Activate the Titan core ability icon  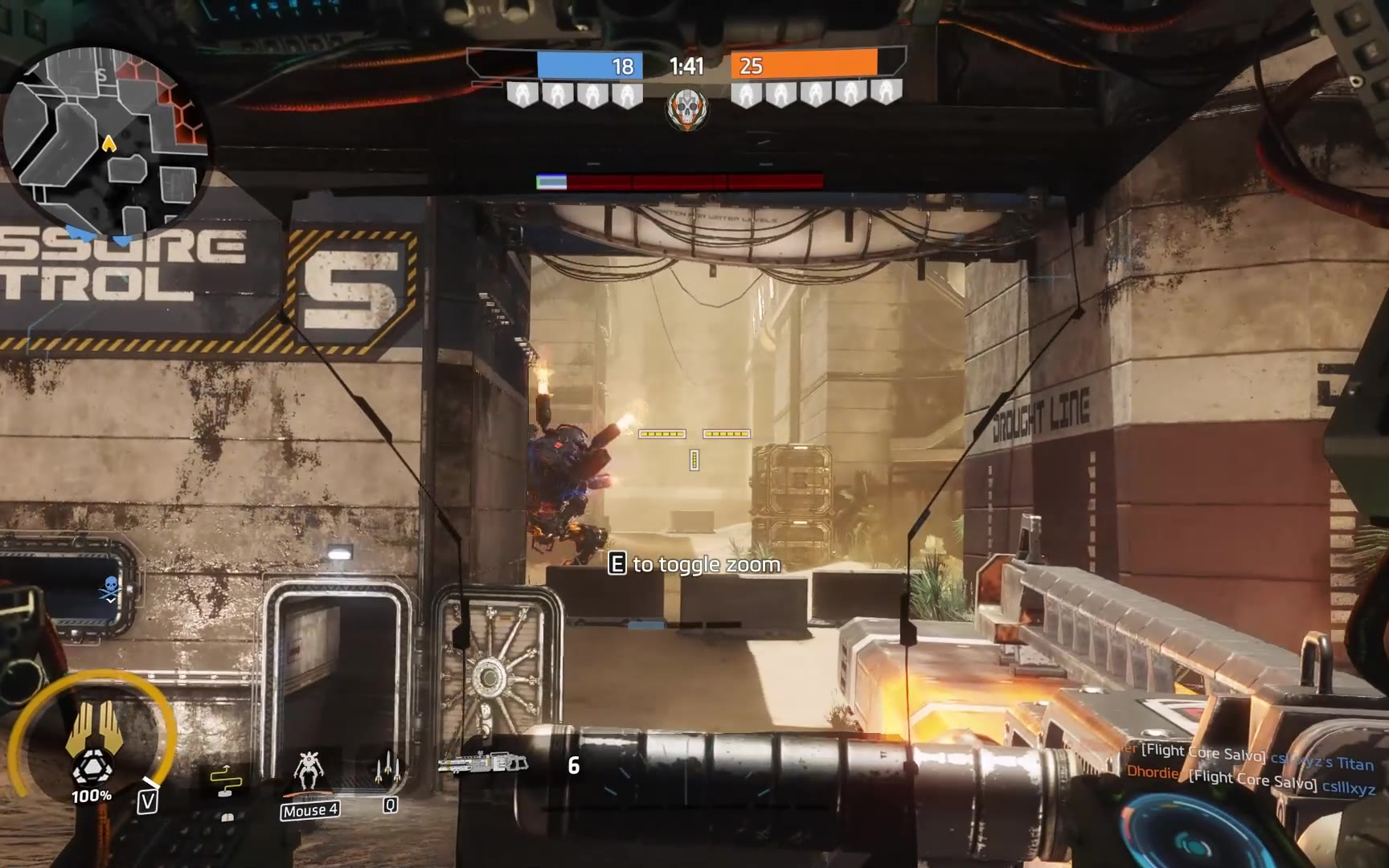92,743
